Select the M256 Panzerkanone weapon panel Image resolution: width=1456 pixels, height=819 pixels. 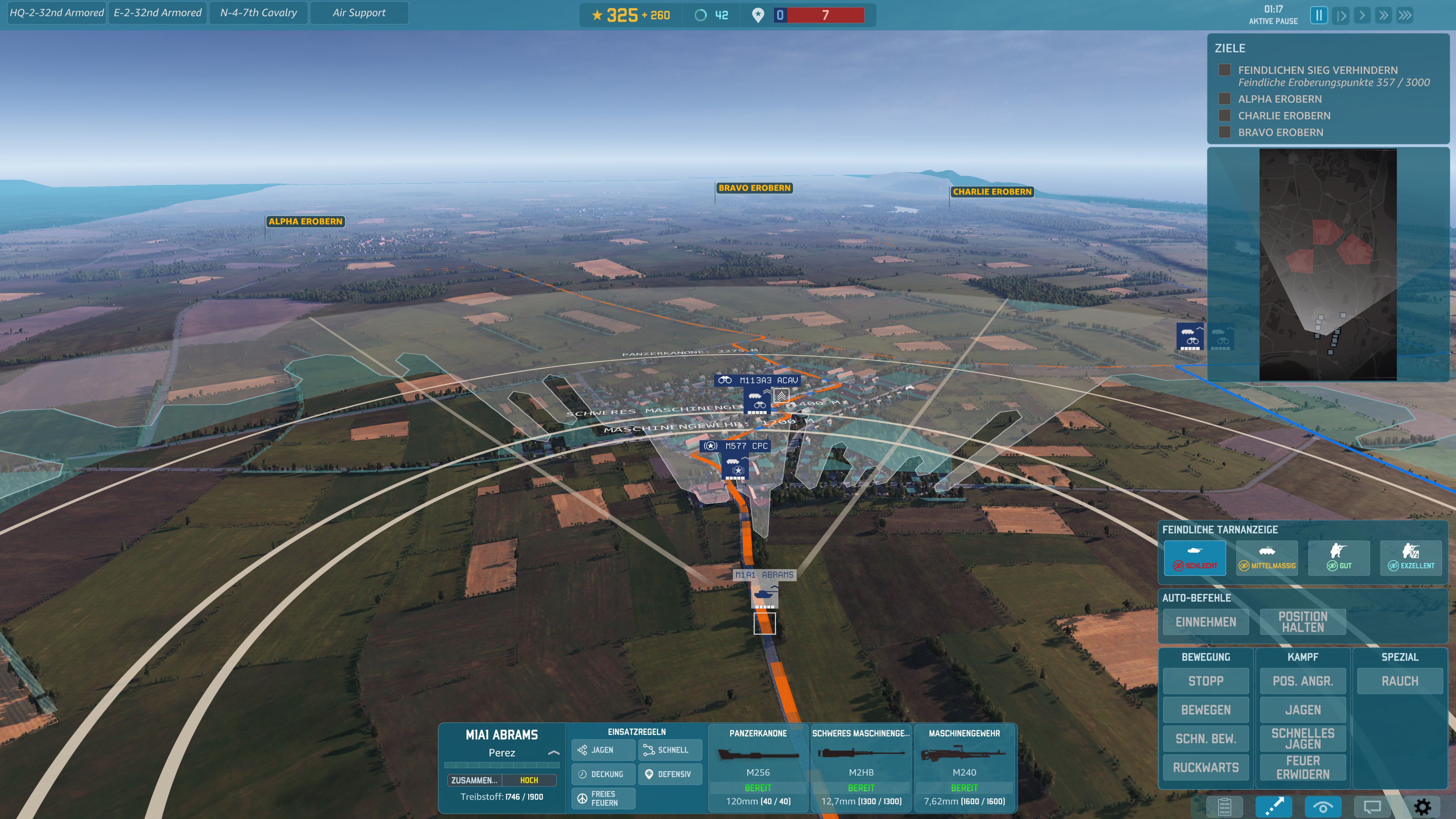758,767
